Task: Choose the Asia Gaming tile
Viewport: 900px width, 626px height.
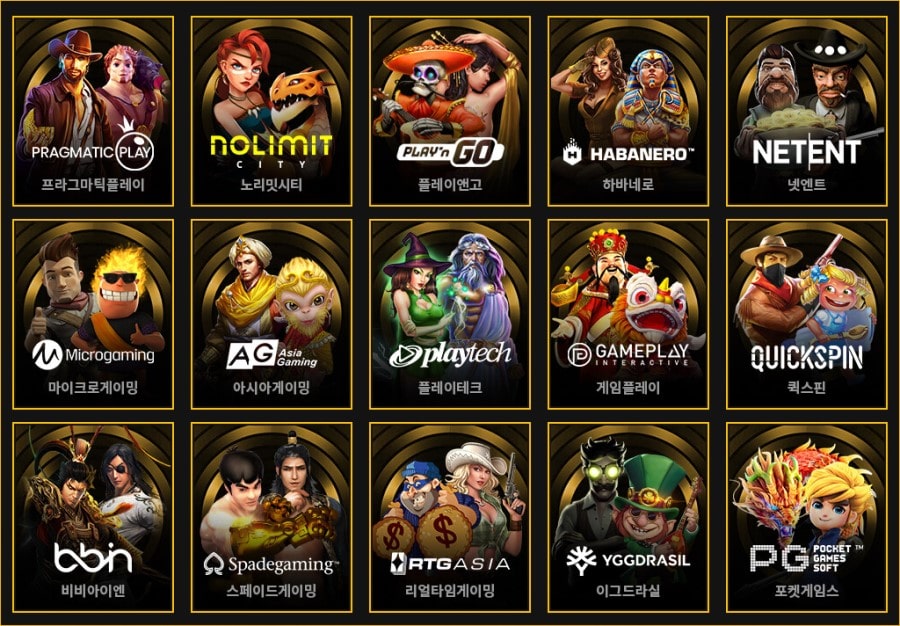Action: tap(271, 312)
